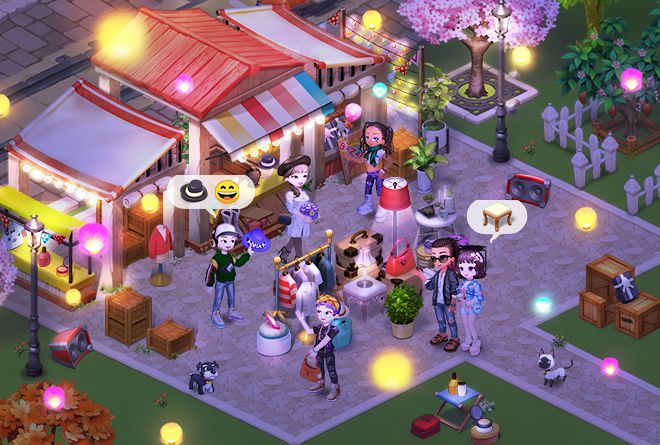
Task: Tap the wooden stool request bubble
Action: pyautogui.click(x=495, y=215)
